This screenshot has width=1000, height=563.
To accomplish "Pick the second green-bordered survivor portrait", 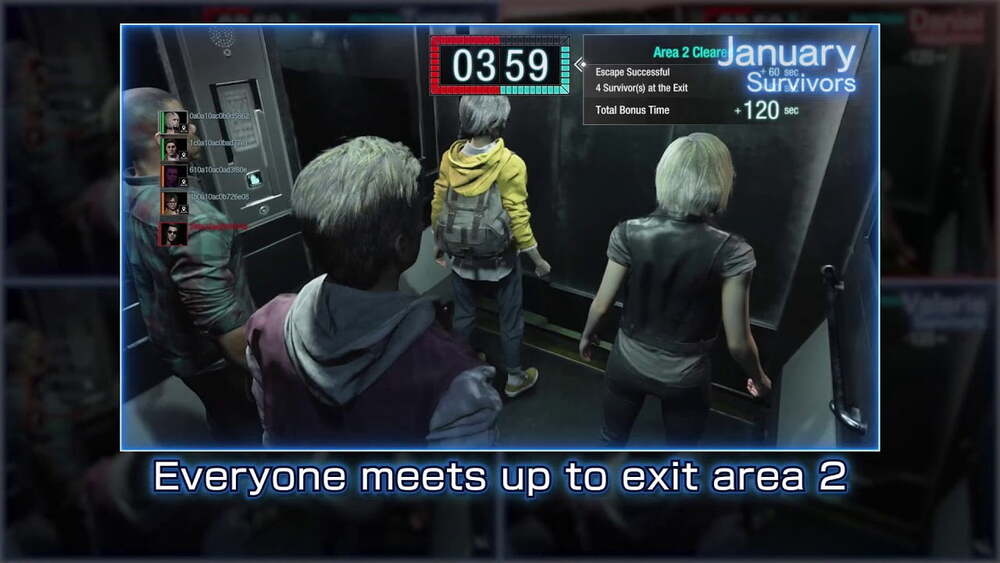I will point(174,149).
